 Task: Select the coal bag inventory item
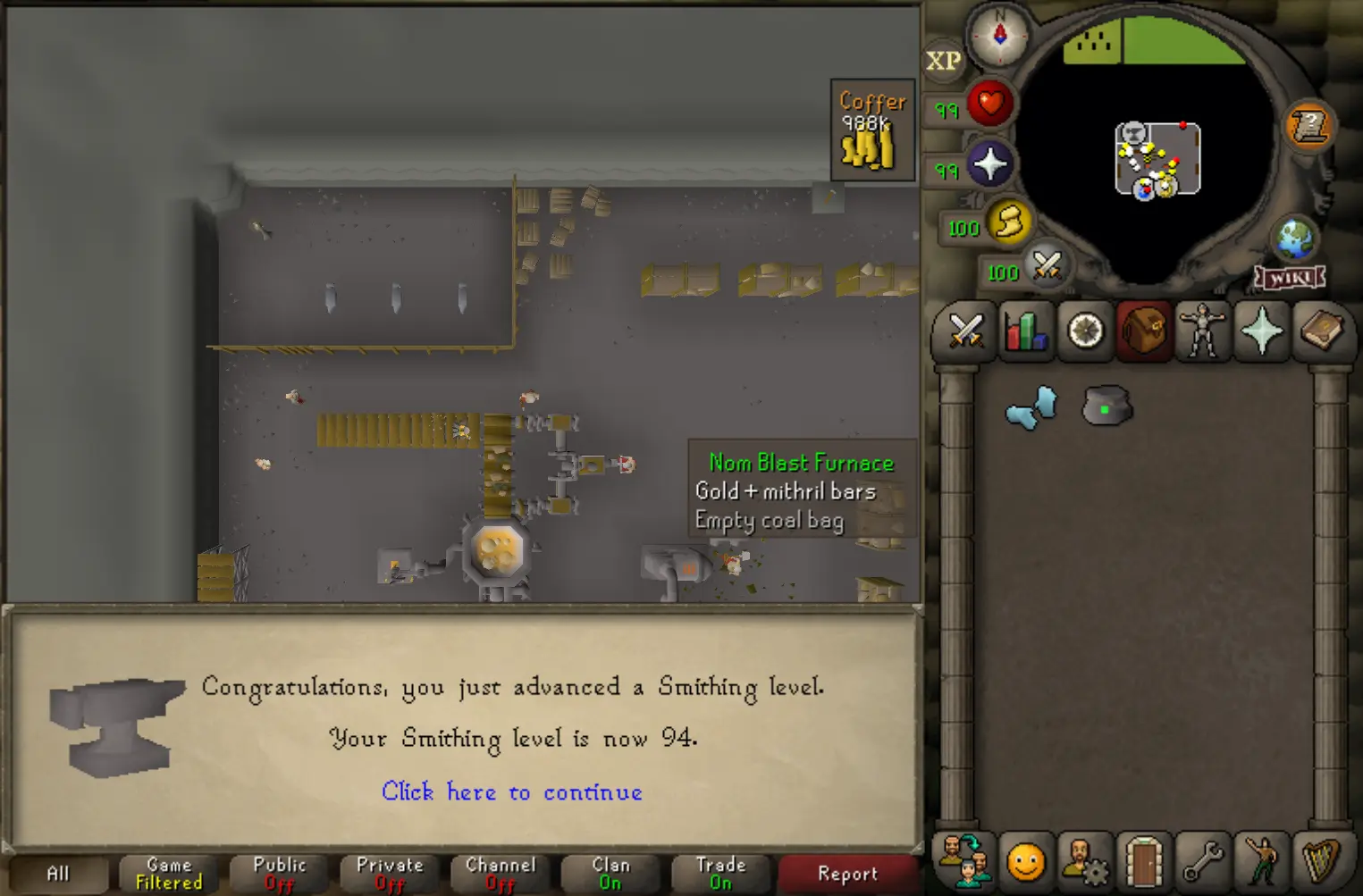tap(1107, 407)
